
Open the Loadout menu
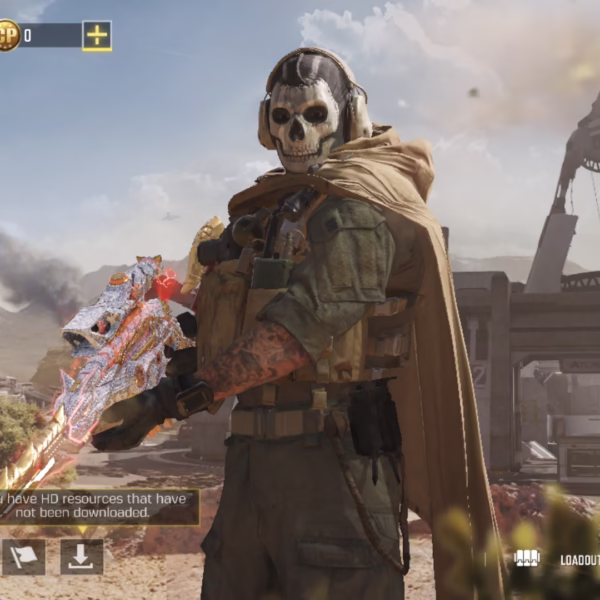pyautogui.click(x=560, y=560)
